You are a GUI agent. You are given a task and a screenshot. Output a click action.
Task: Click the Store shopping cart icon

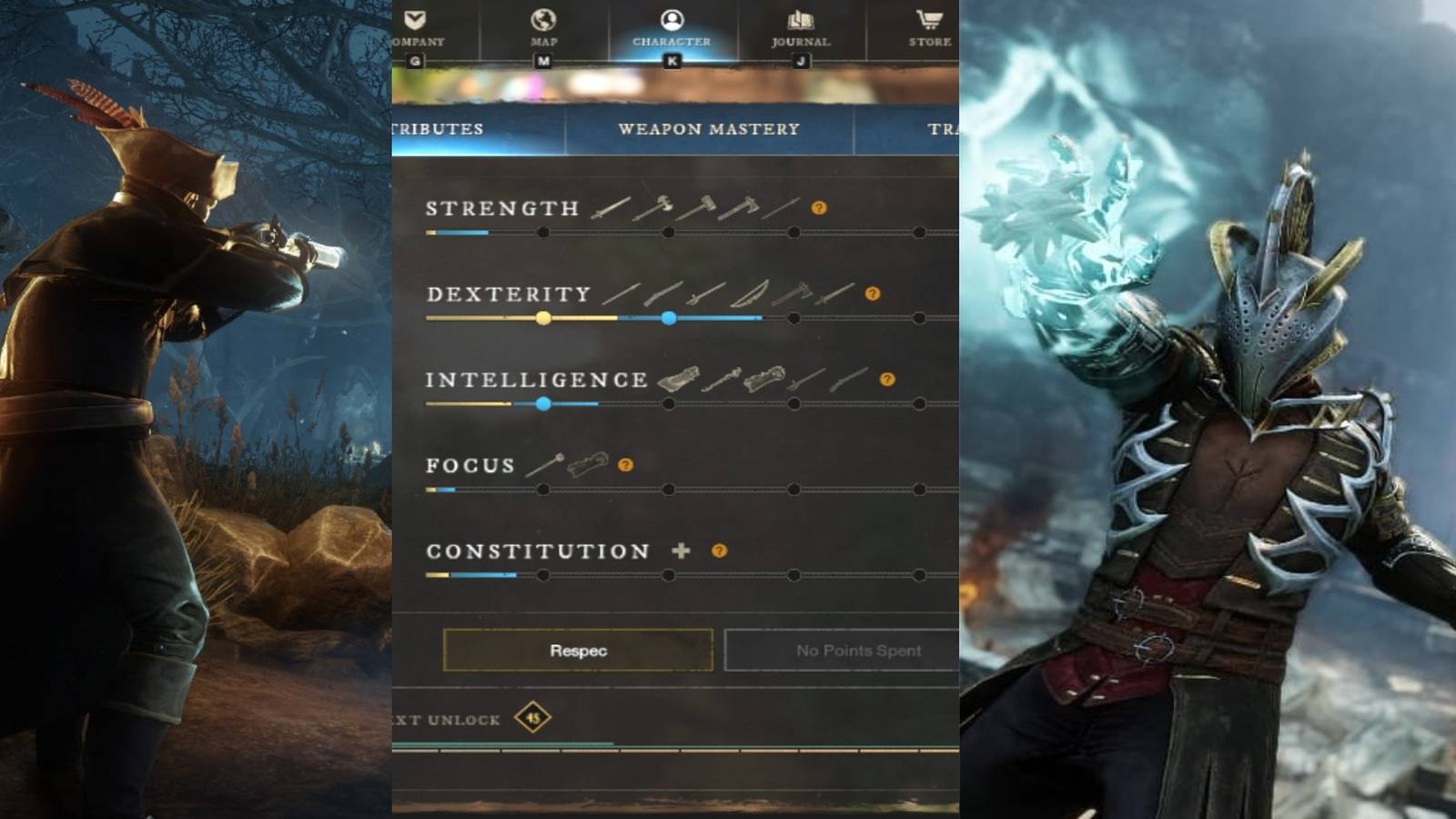point(926,18)
